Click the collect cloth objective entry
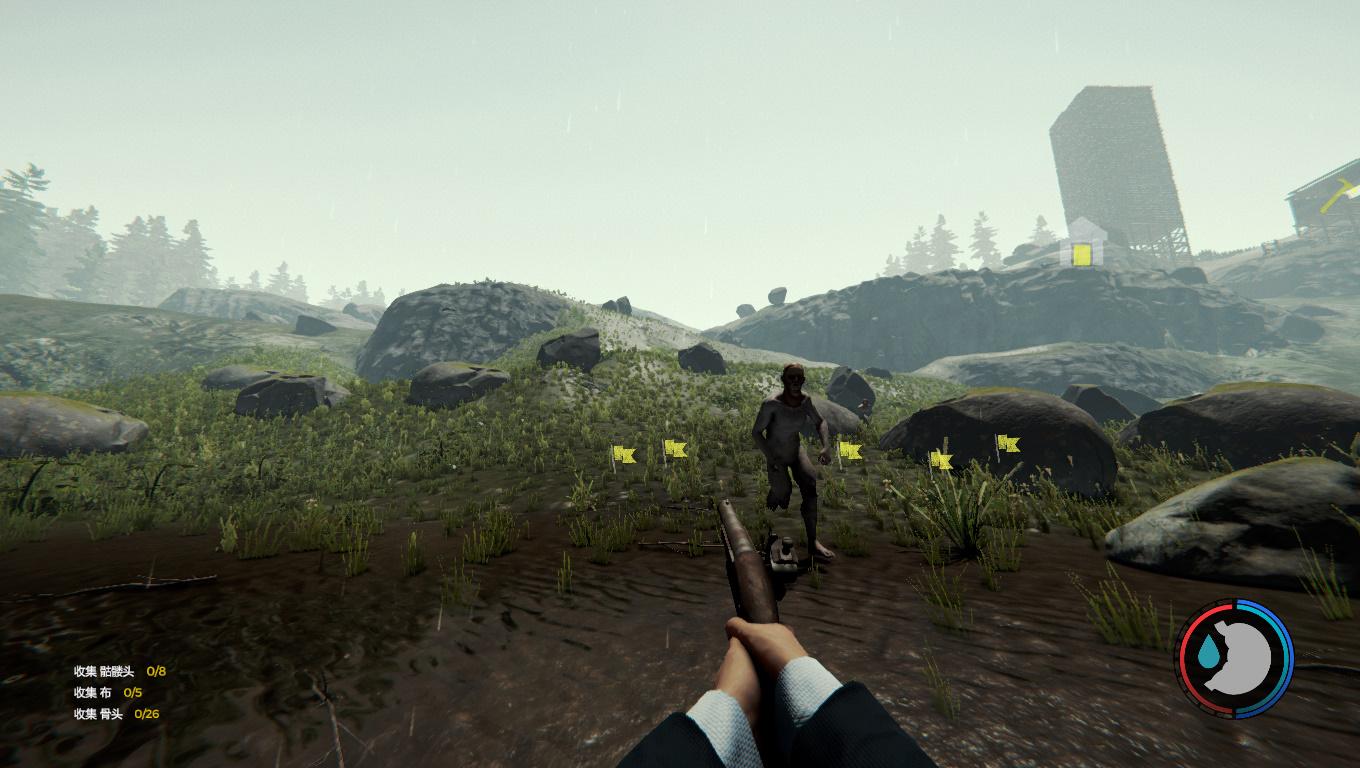Screen dimensions: 1360x768 click(x=107, y=692)
